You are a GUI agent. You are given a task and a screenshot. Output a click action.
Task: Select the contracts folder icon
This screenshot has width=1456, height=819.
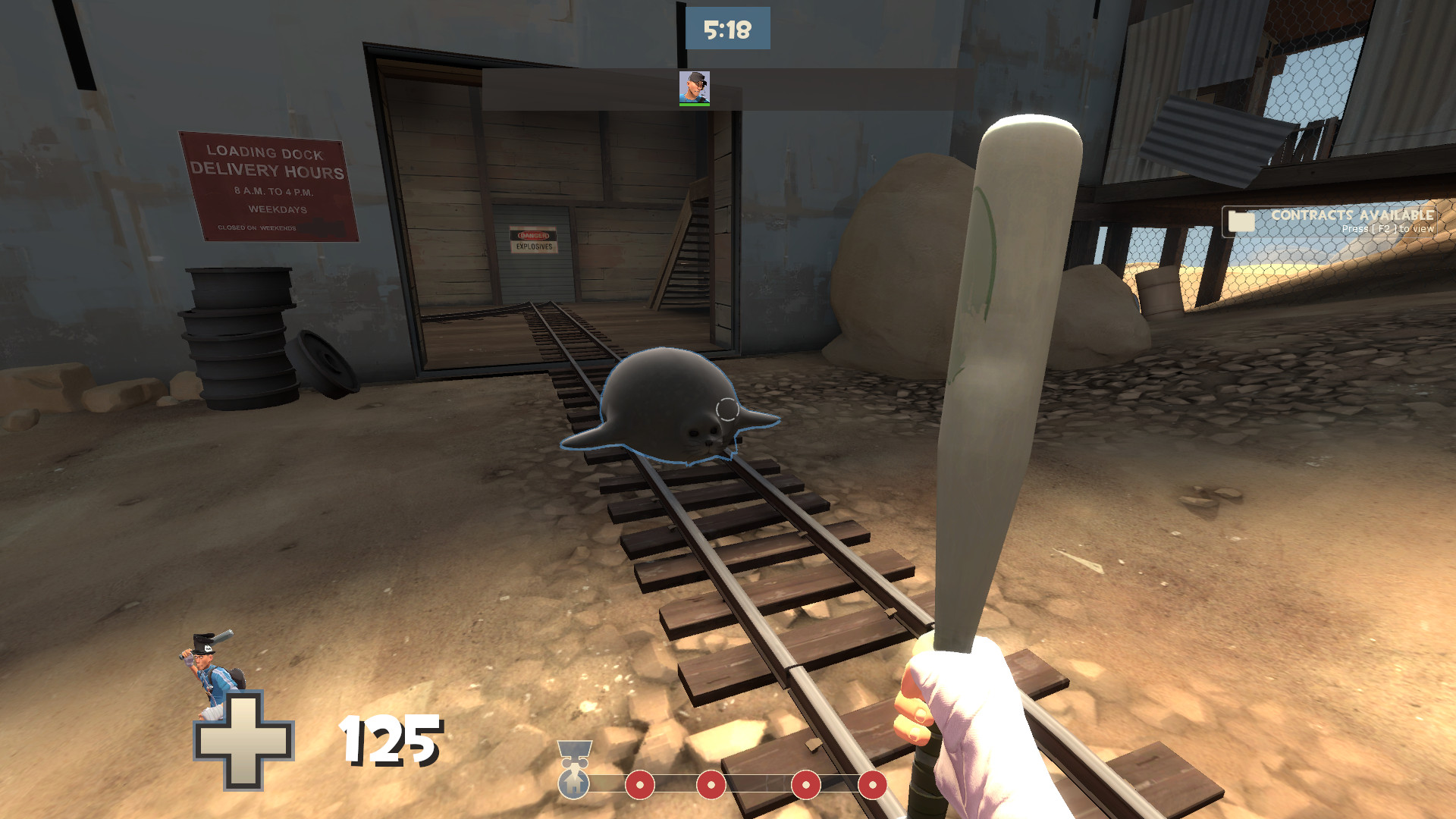pyautogui.click(x=1242, y=221)
